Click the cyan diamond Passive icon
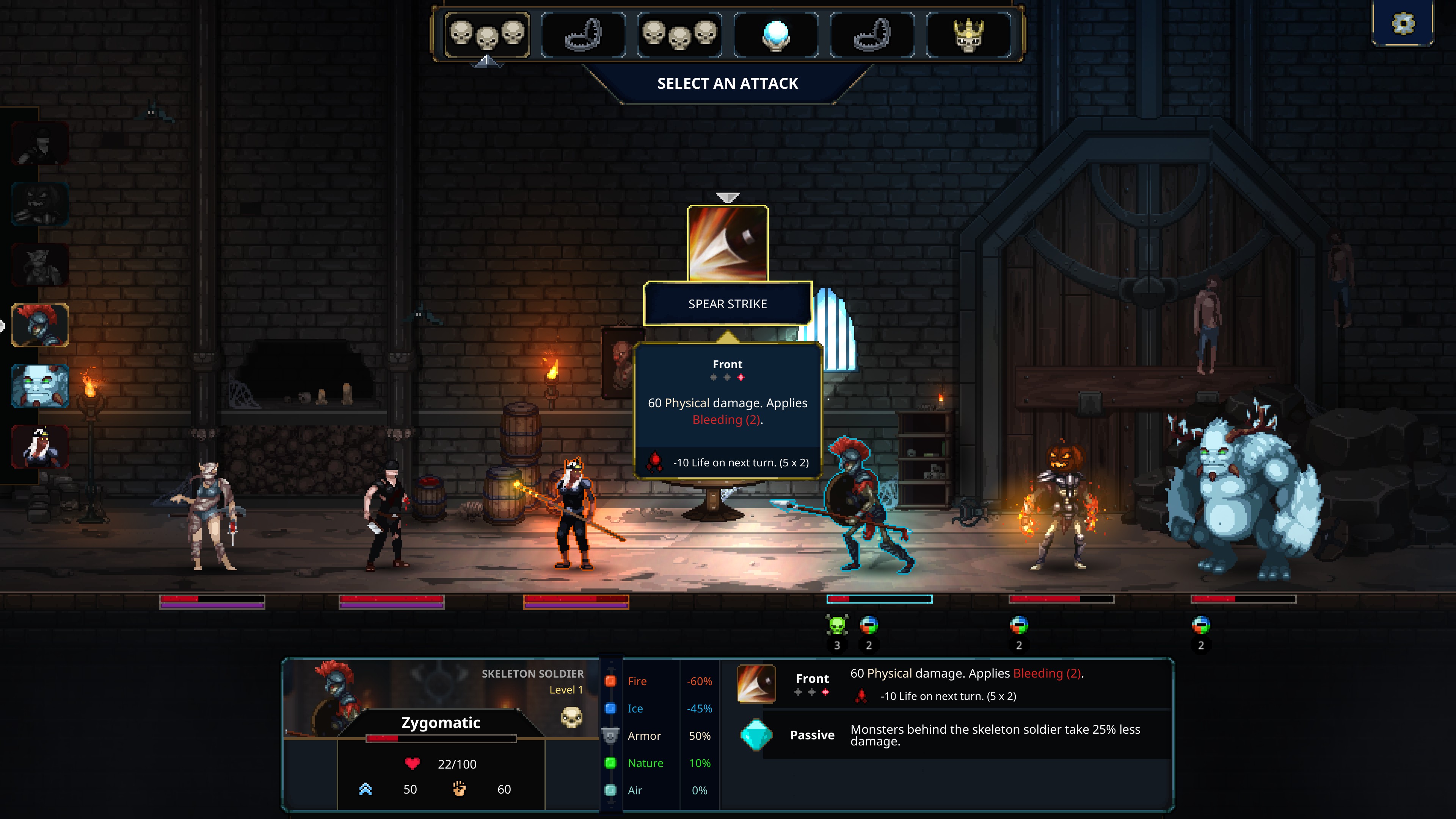The width and height of the screenshot is (1456, 819). point(756,735)
